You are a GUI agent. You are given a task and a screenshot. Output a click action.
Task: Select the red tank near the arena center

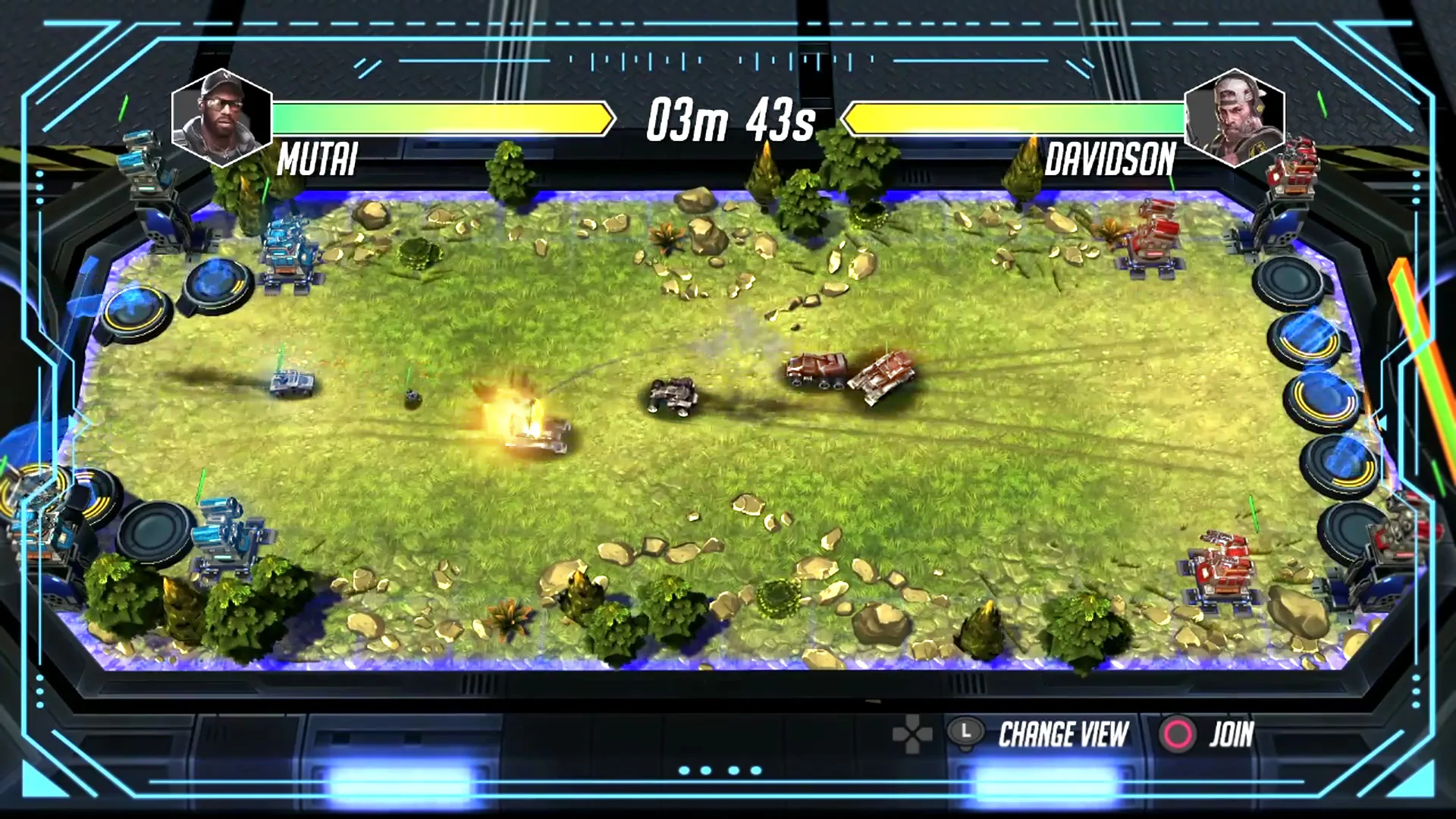[x=815, y=372]
